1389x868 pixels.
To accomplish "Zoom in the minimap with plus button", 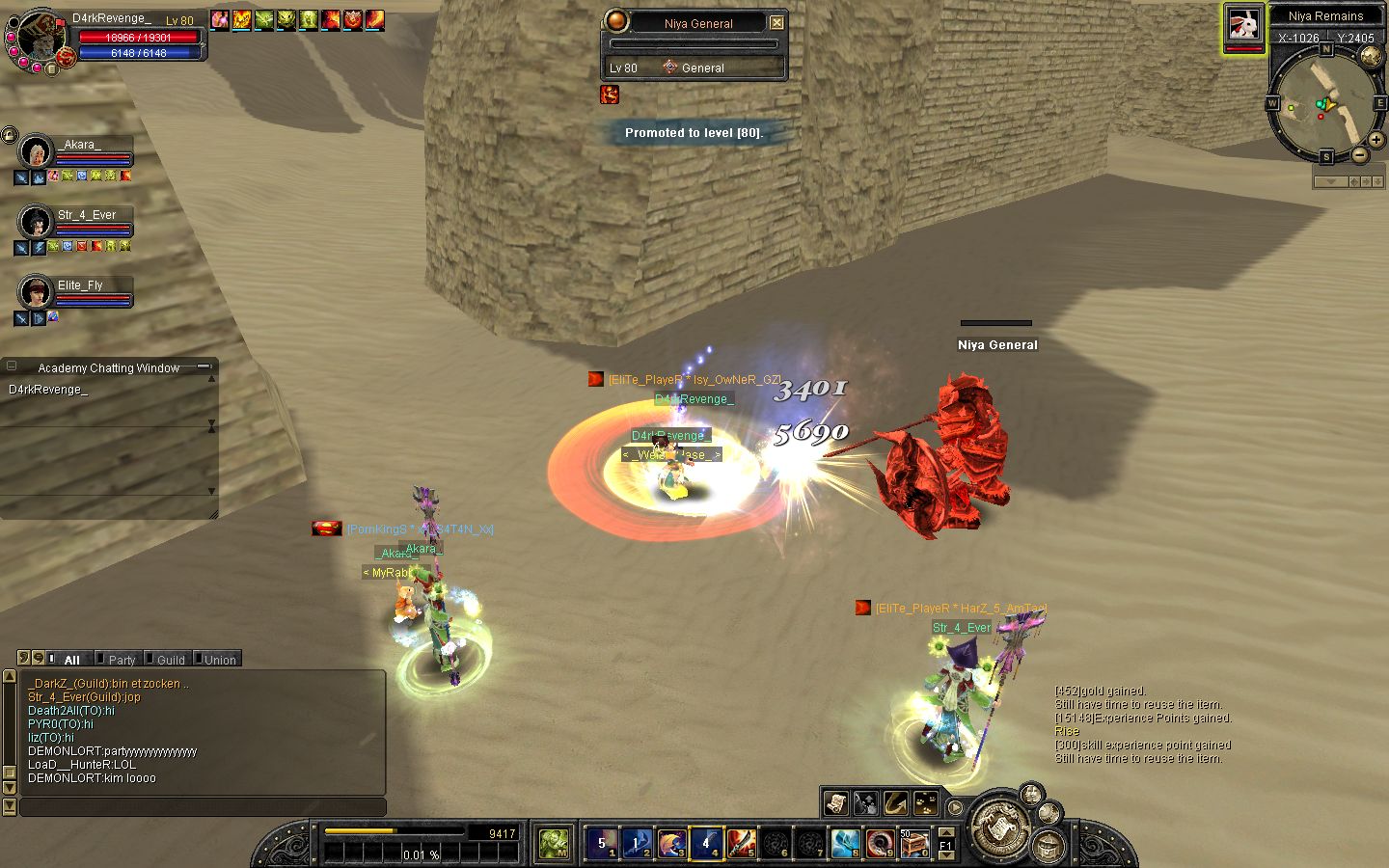I will 1376,141.
